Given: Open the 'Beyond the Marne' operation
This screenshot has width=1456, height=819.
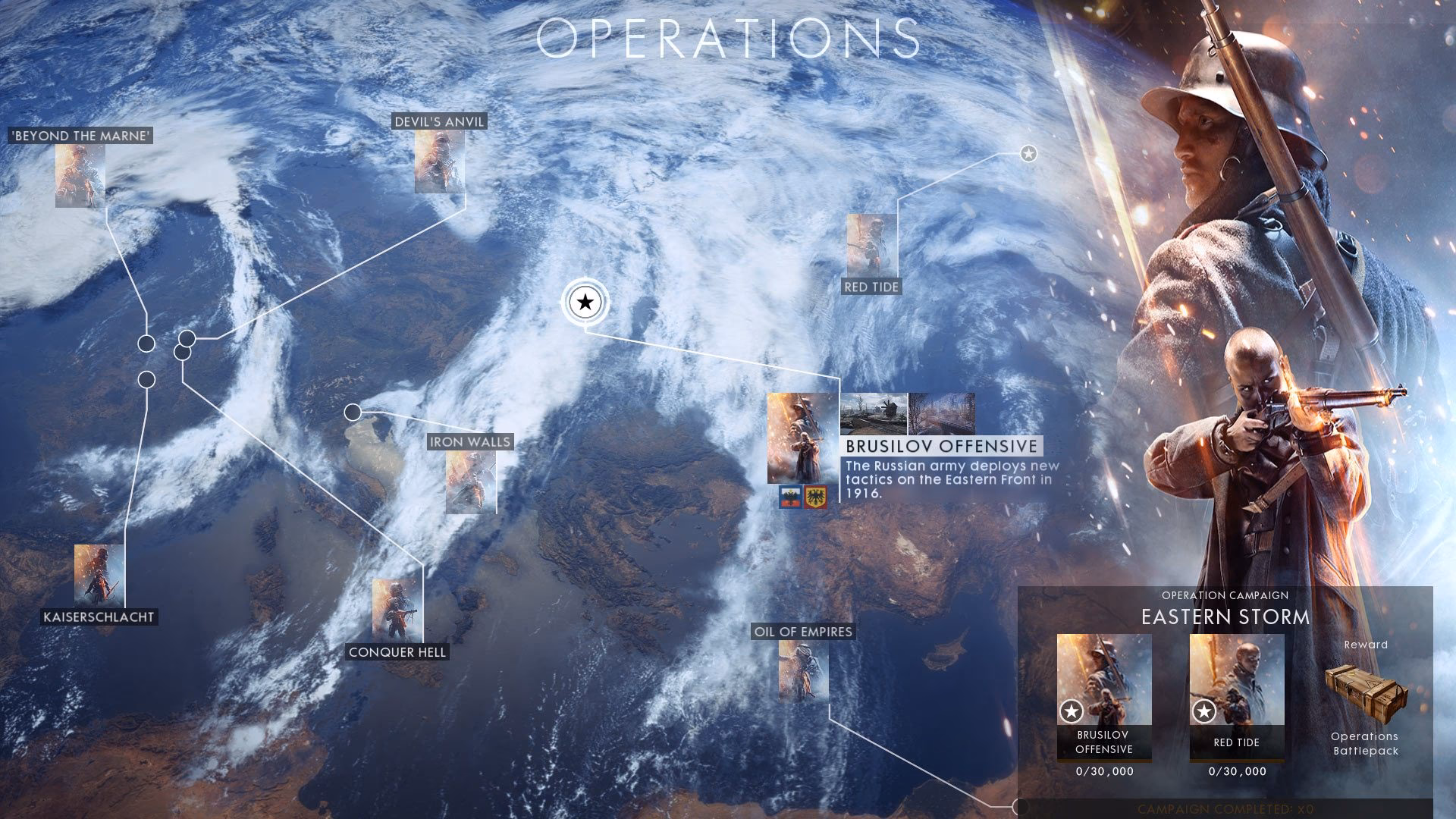Looking at the screenshot, I should click(x=80, y=174).
